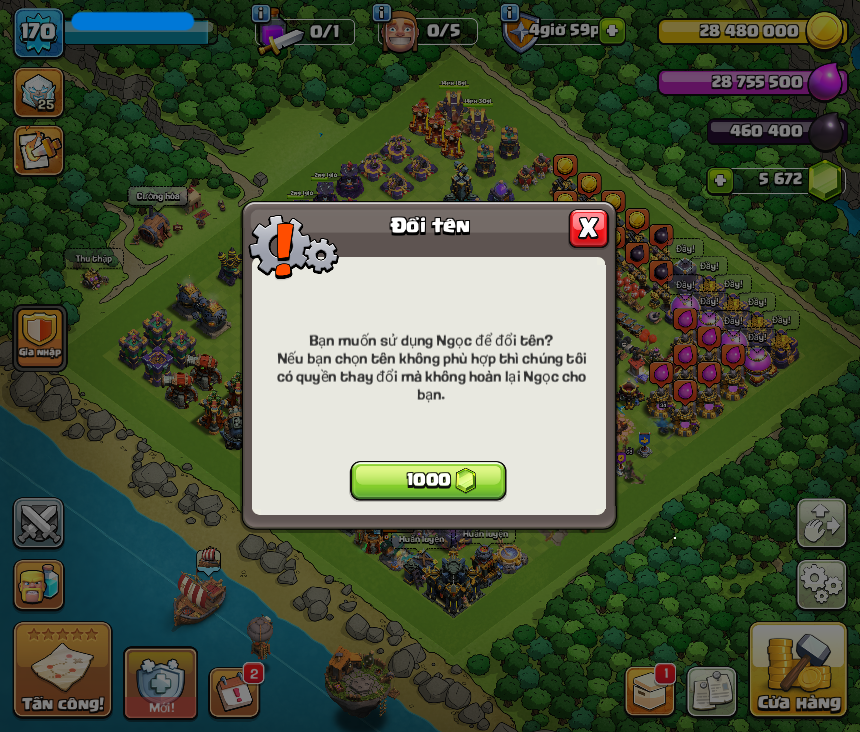Add shield time with plus button
Screen dimensions: 860x732
point(613,31)
